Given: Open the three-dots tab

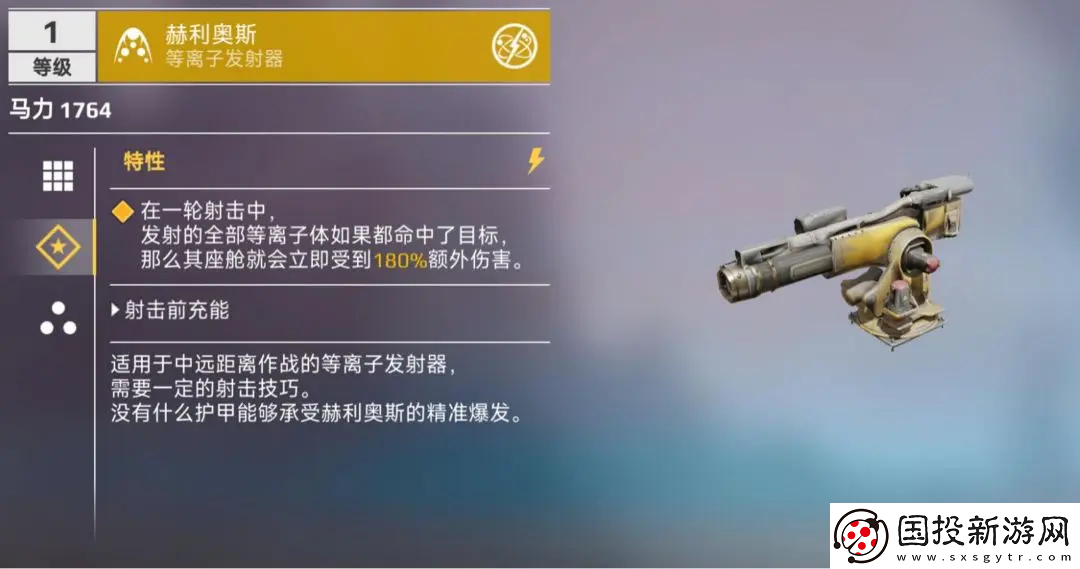Looking at the screenshot, I should click(x=57, y=318).
